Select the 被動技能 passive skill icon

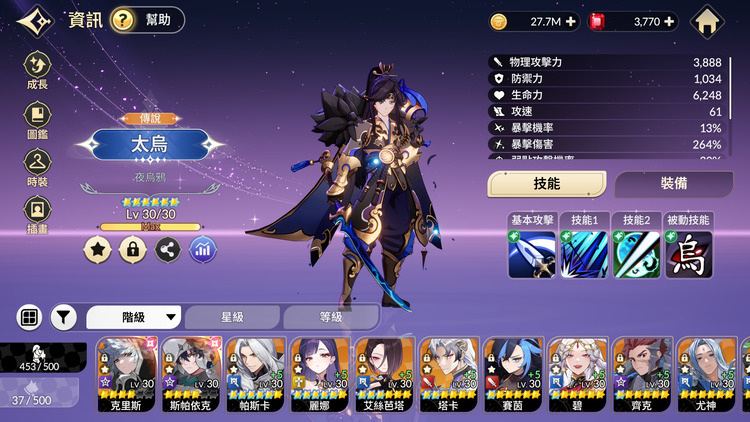point(689,254)
